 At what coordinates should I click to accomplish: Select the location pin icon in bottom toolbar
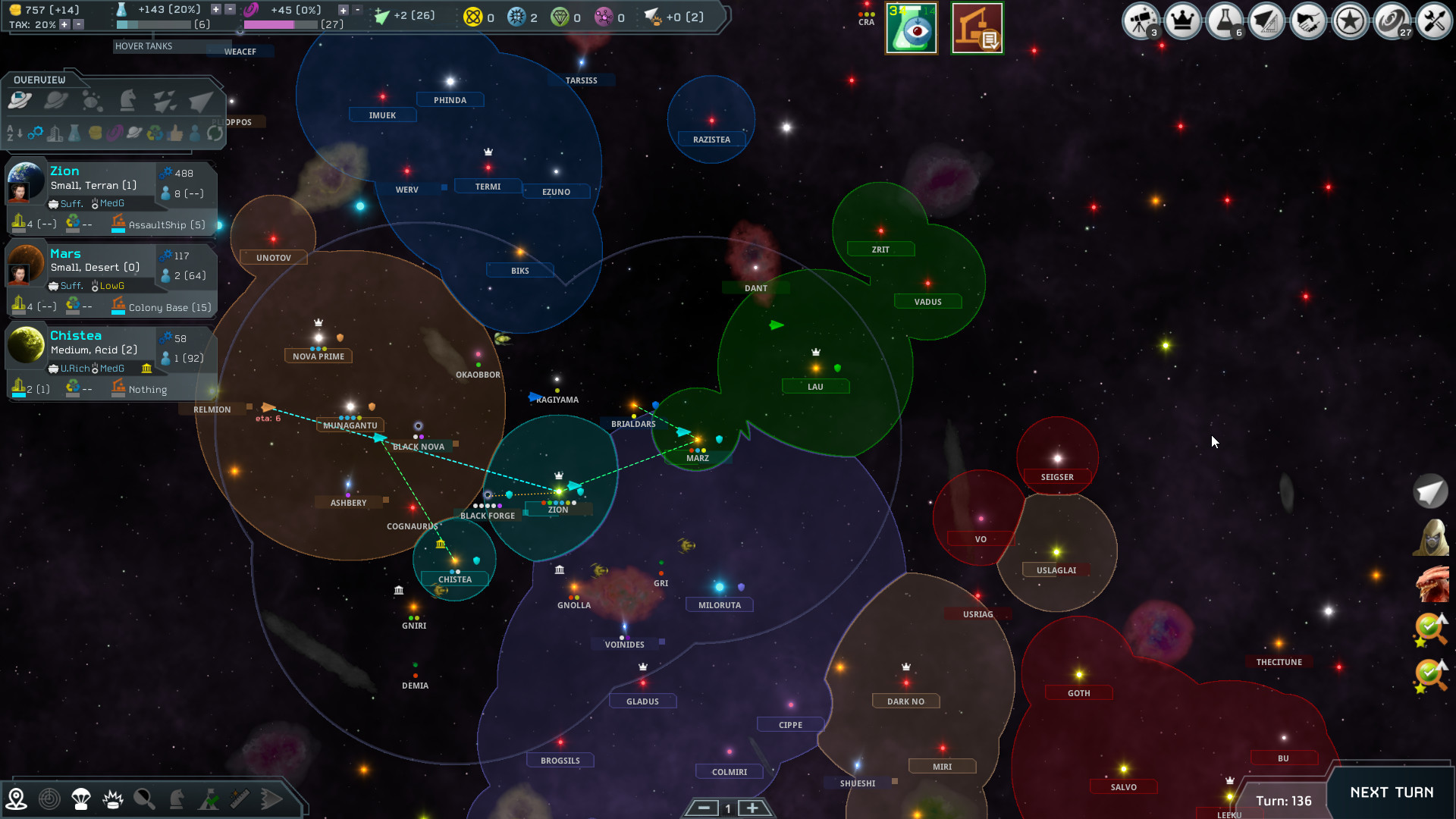(17, 798)
